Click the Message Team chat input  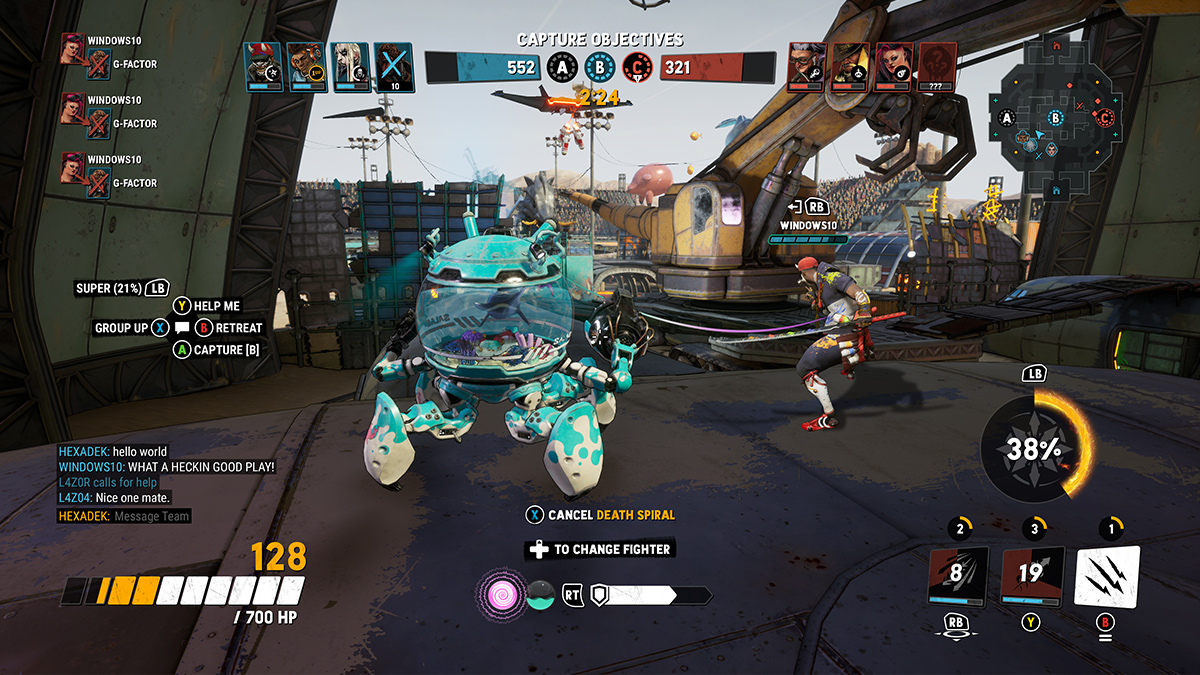[x=152, y=516]
